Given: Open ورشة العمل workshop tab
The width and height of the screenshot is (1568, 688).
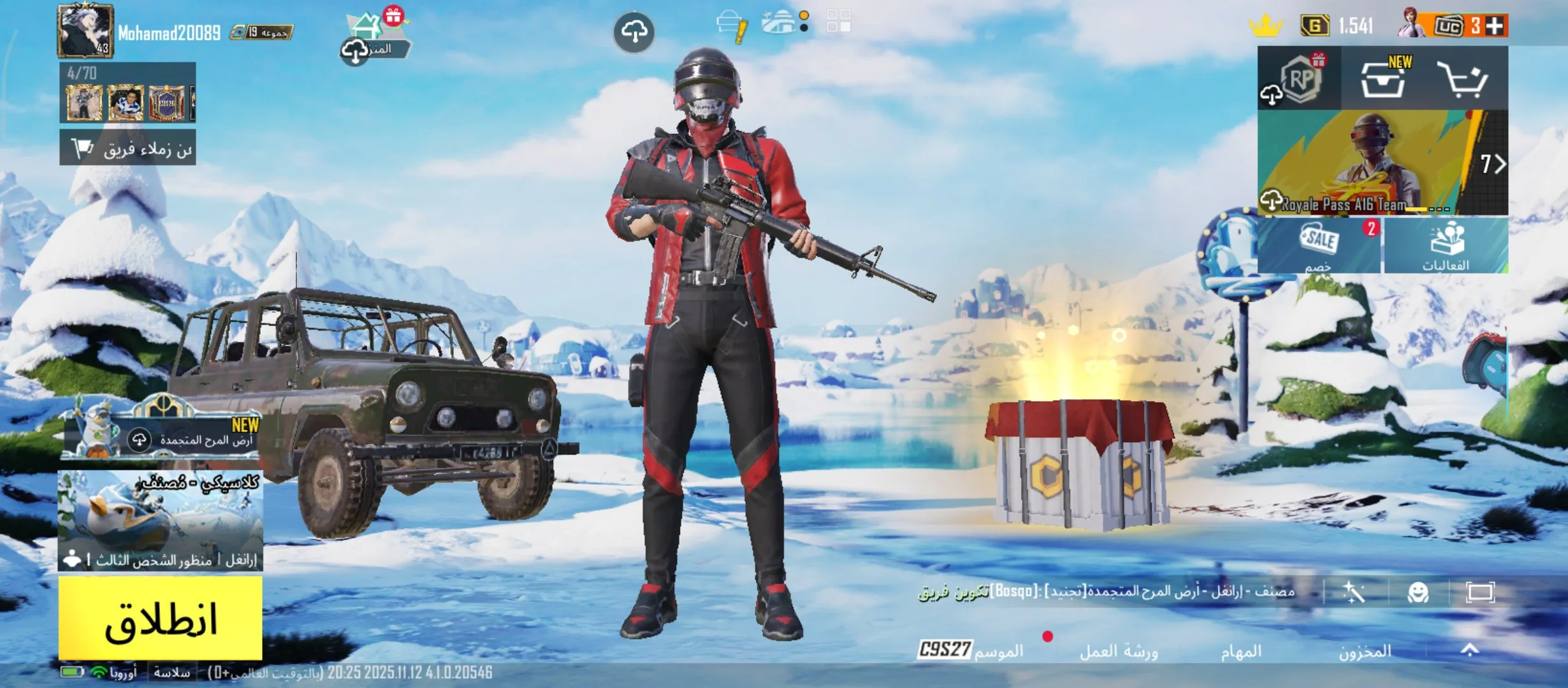Looking at the screenshot, I should pos(1119,651).
